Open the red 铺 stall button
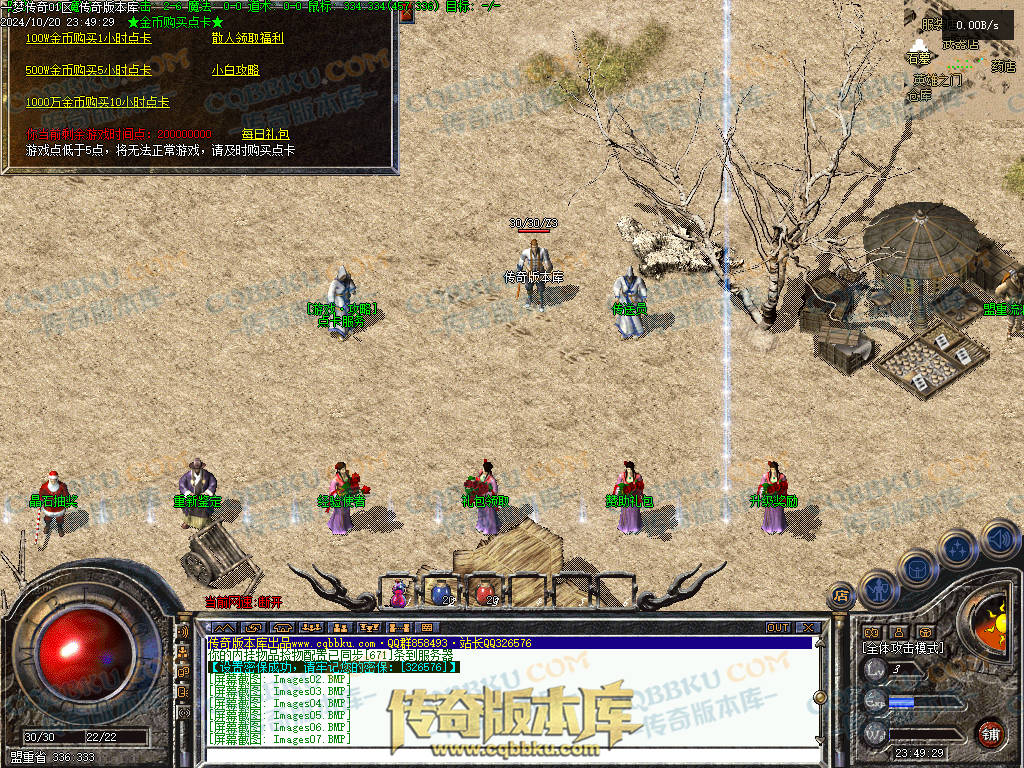 click(x=990, y=733)
